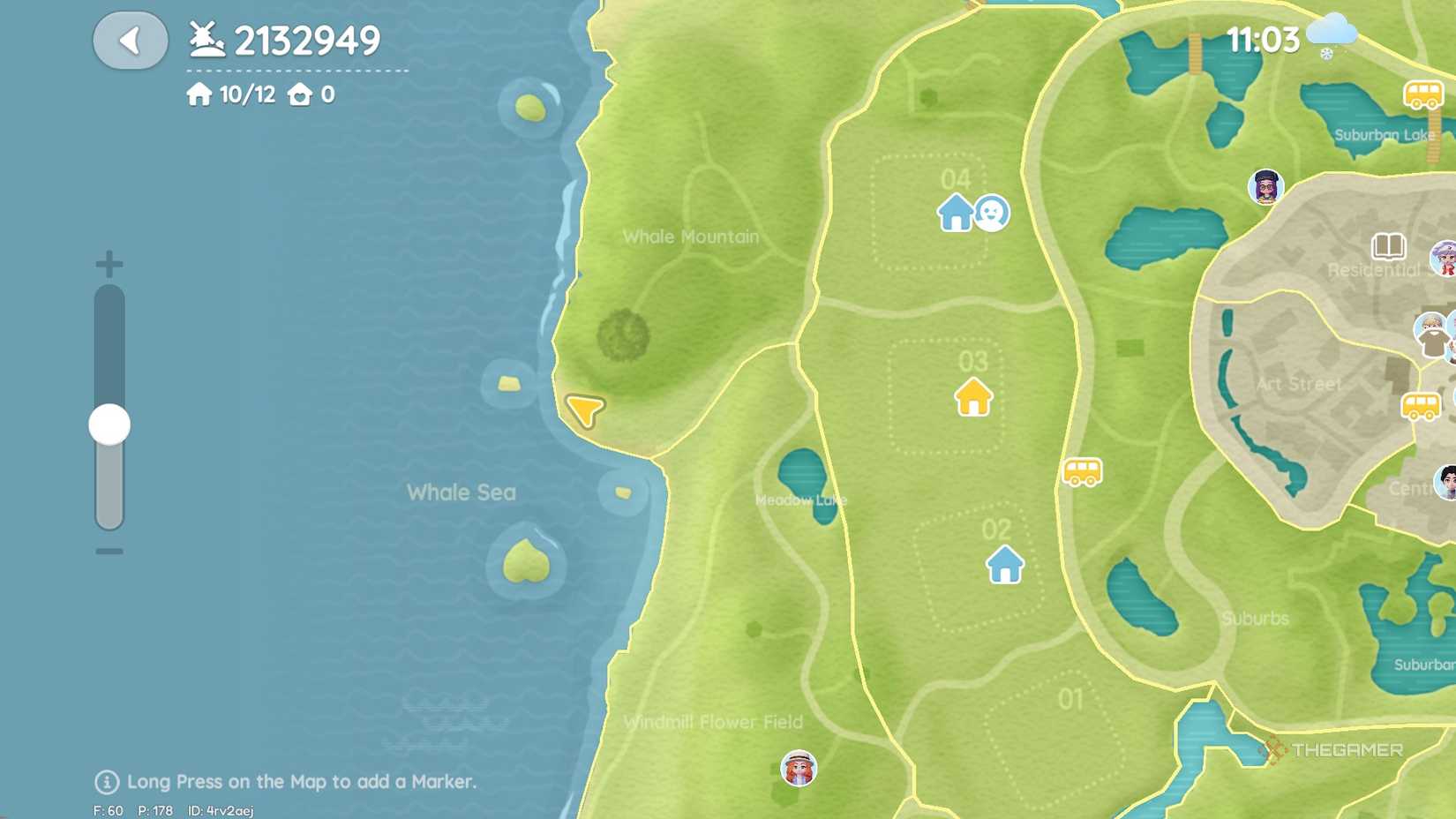The width and height of the screenshot is (1456, 819).
Task: Click the minus to zoom out
Action: [x=108, y=552]
